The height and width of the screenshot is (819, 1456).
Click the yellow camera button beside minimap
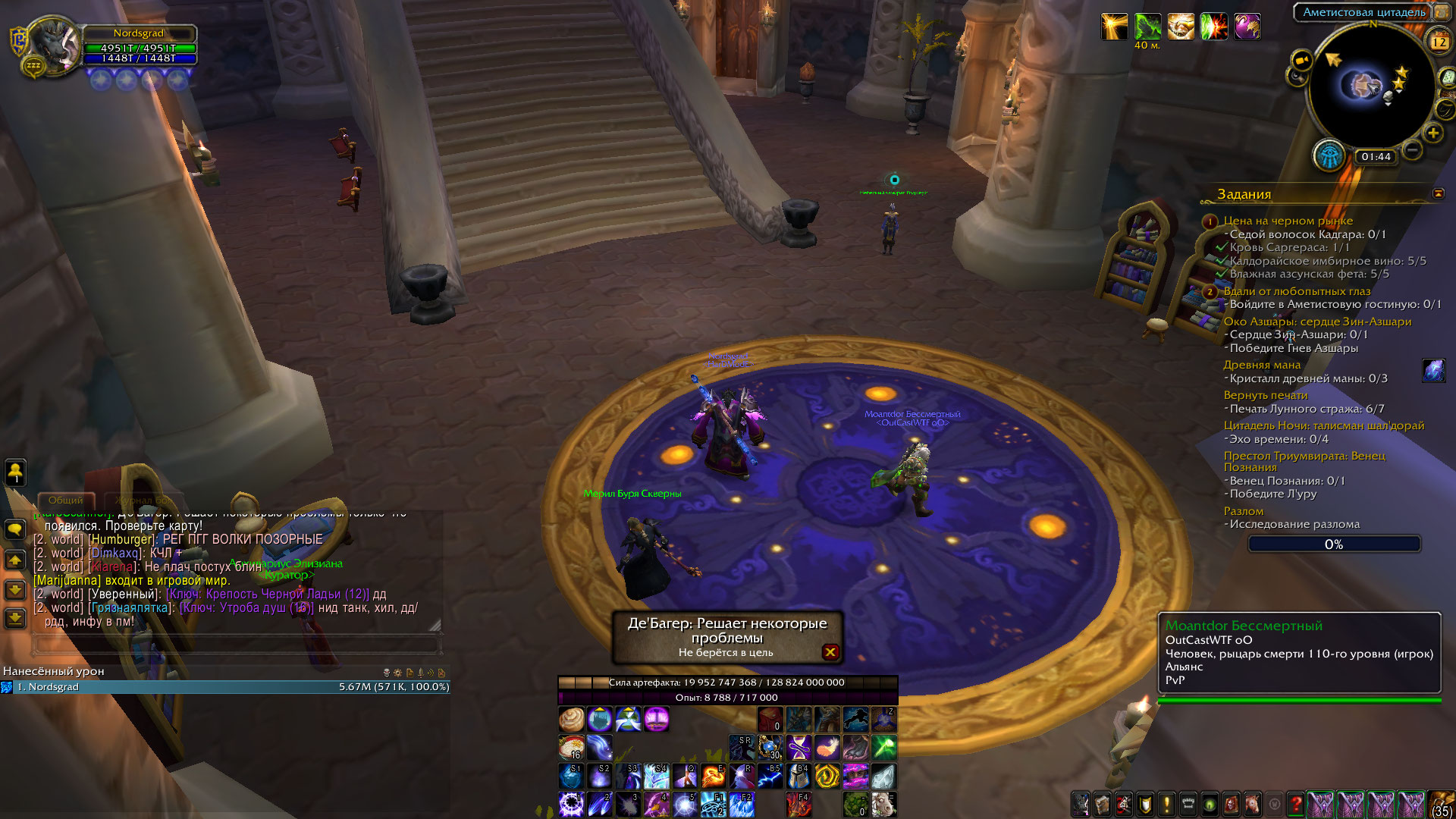point(1301,61)
